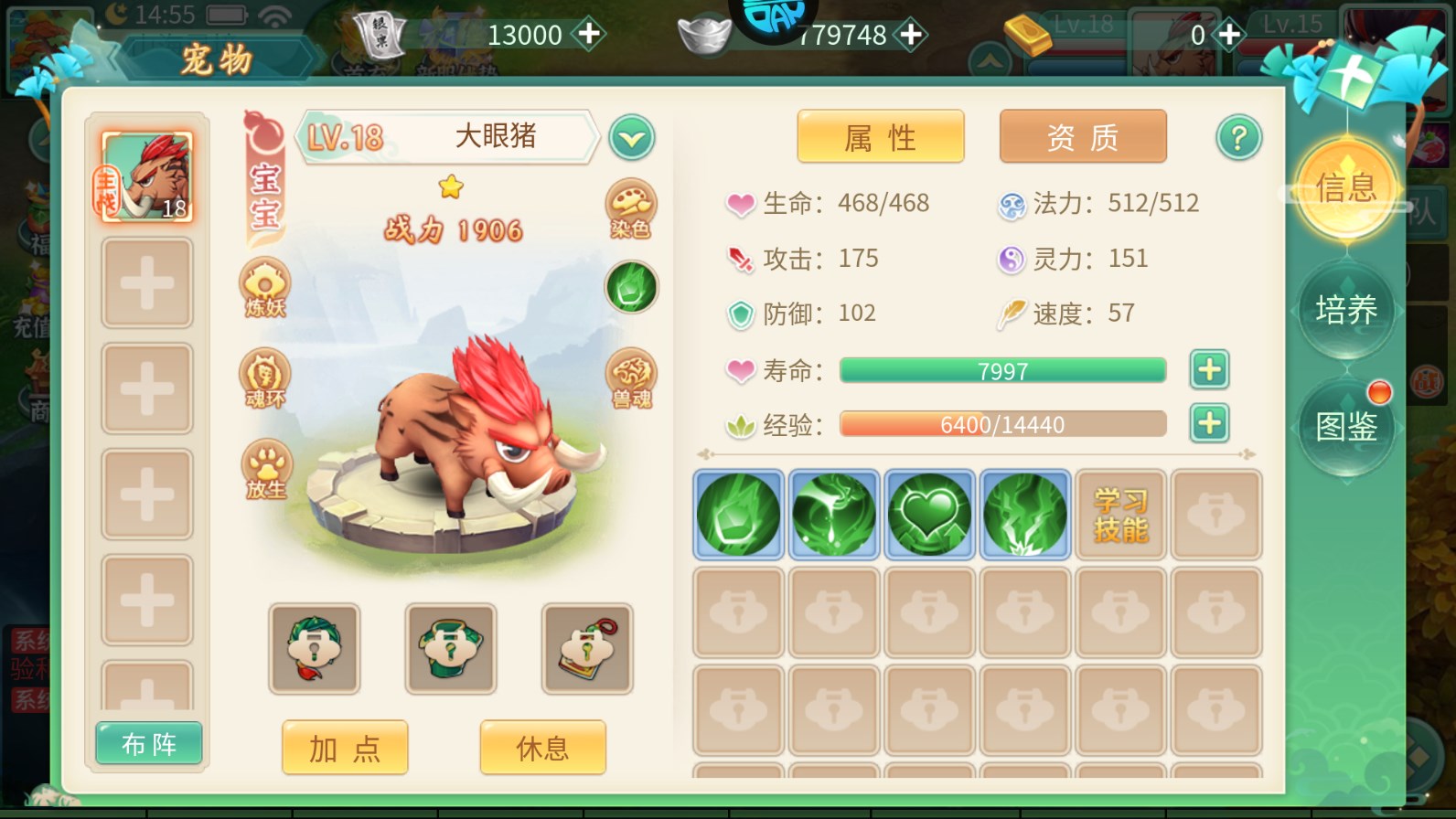
Task: Open the 布阵 formation button
Action: tap(149, 744)
